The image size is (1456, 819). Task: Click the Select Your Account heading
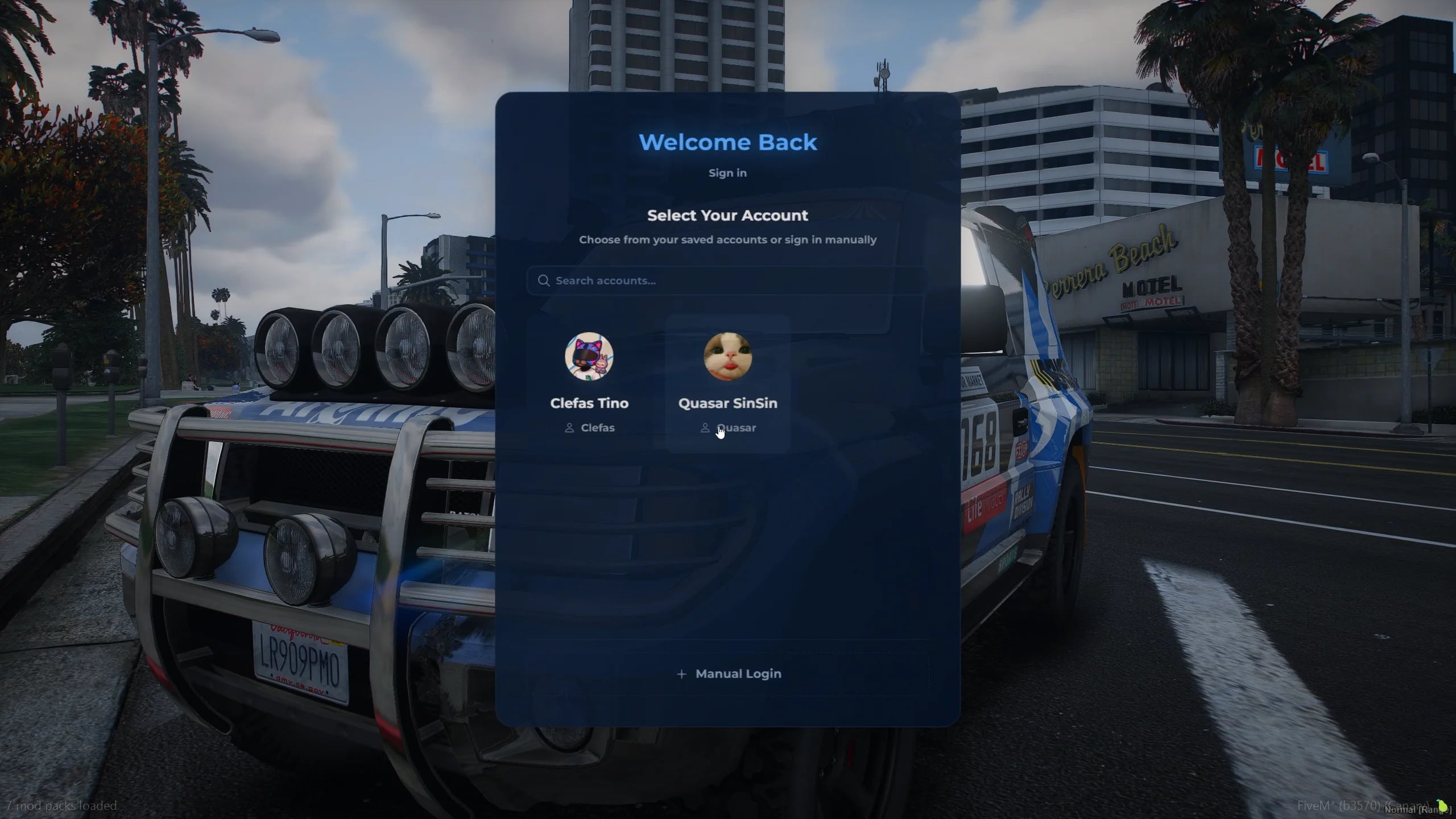[728, 215]
